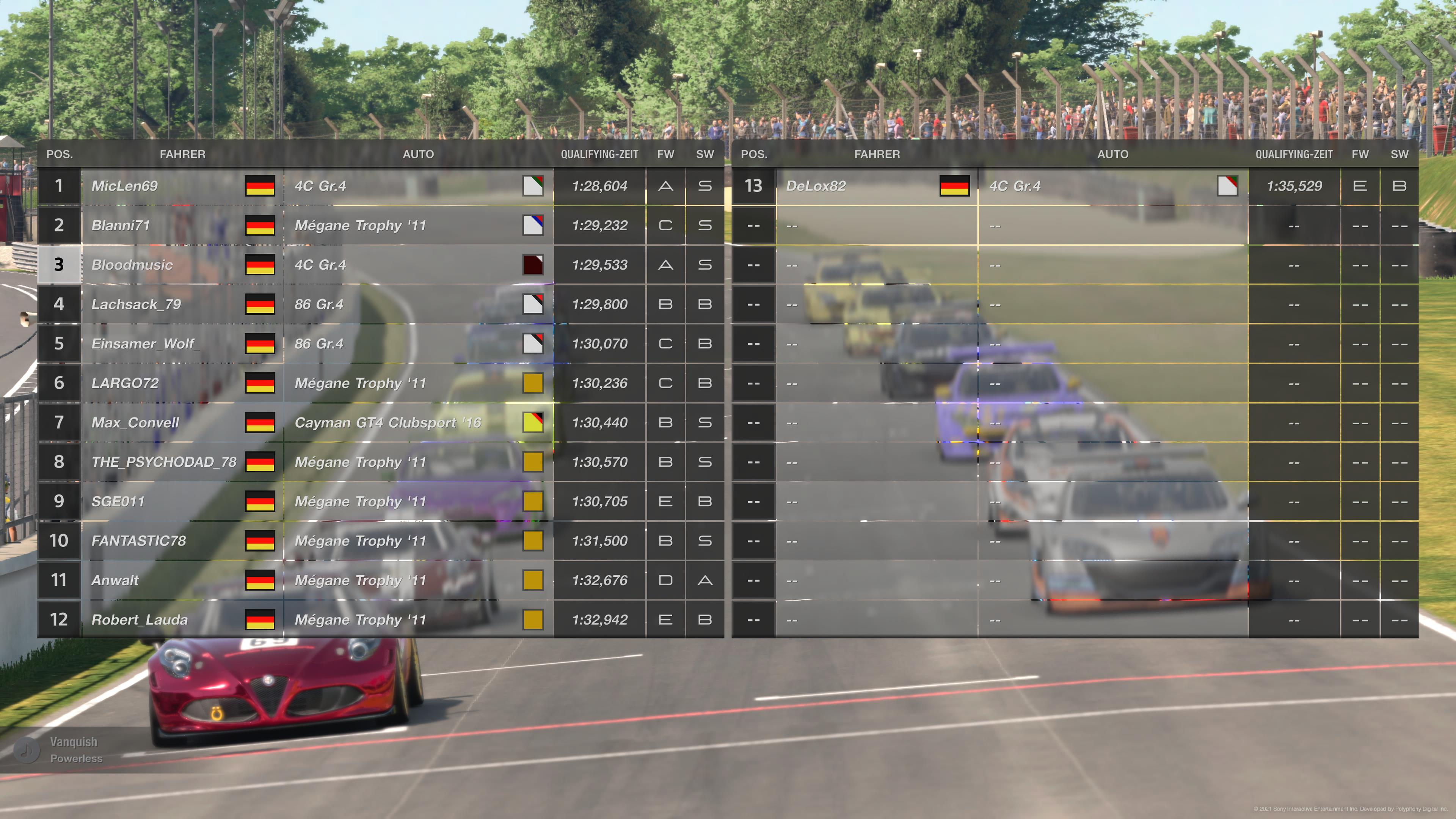The image size is (1456, 819).
Task: Select position 3 row for Bloodmusic
Action: coord(60,265)
